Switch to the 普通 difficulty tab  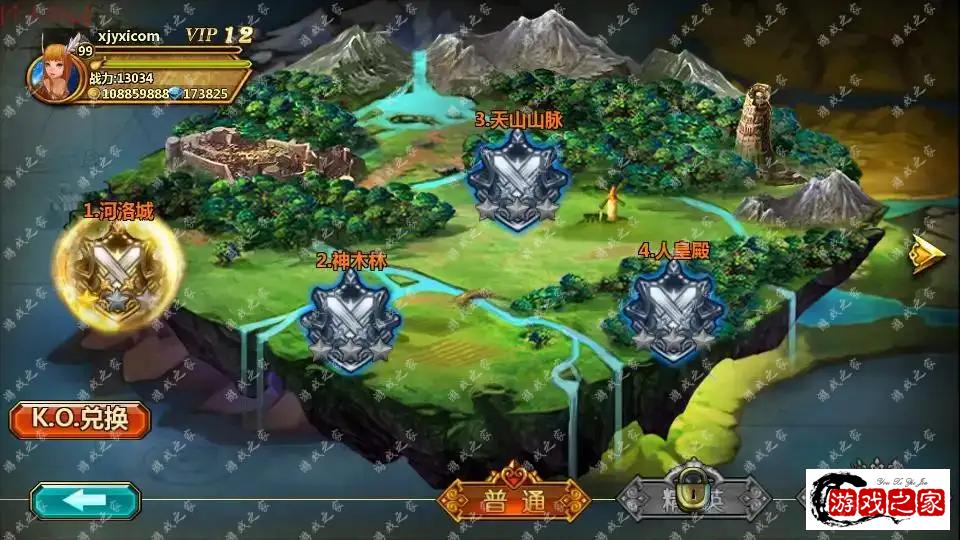click(x=513, y=501)
